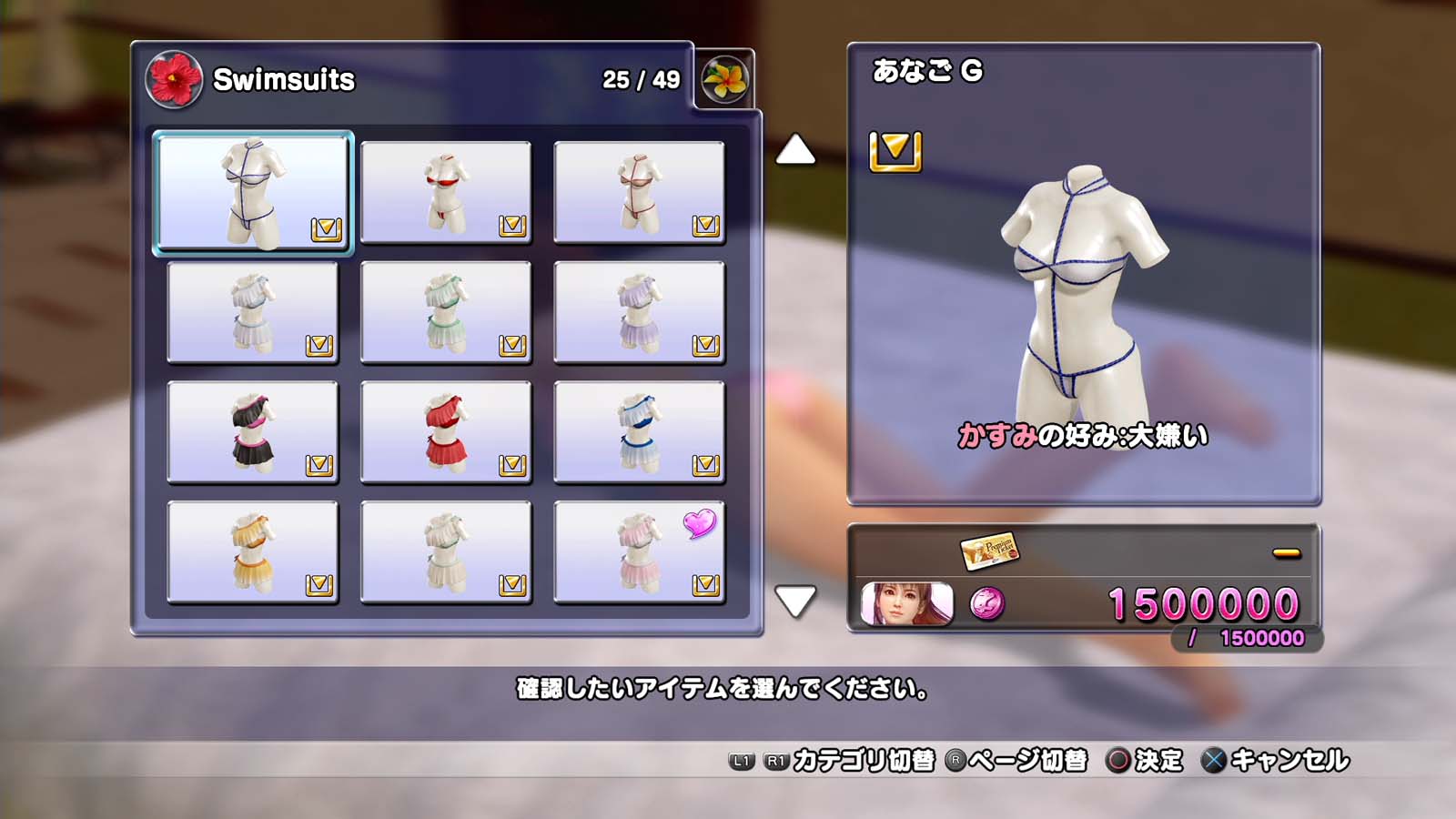Switch to the yellow flower category tab
1456x819 pixels.
(x=724, y=79)
